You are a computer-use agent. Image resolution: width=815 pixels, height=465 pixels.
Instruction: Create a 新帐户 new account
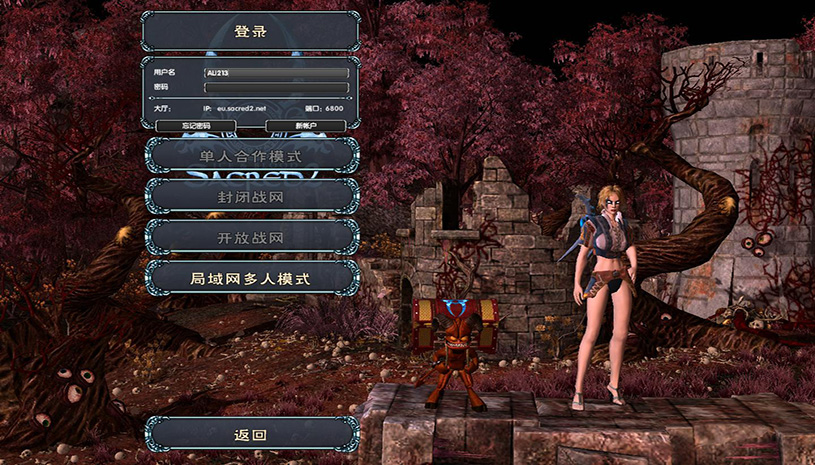[x=306, y=126]
